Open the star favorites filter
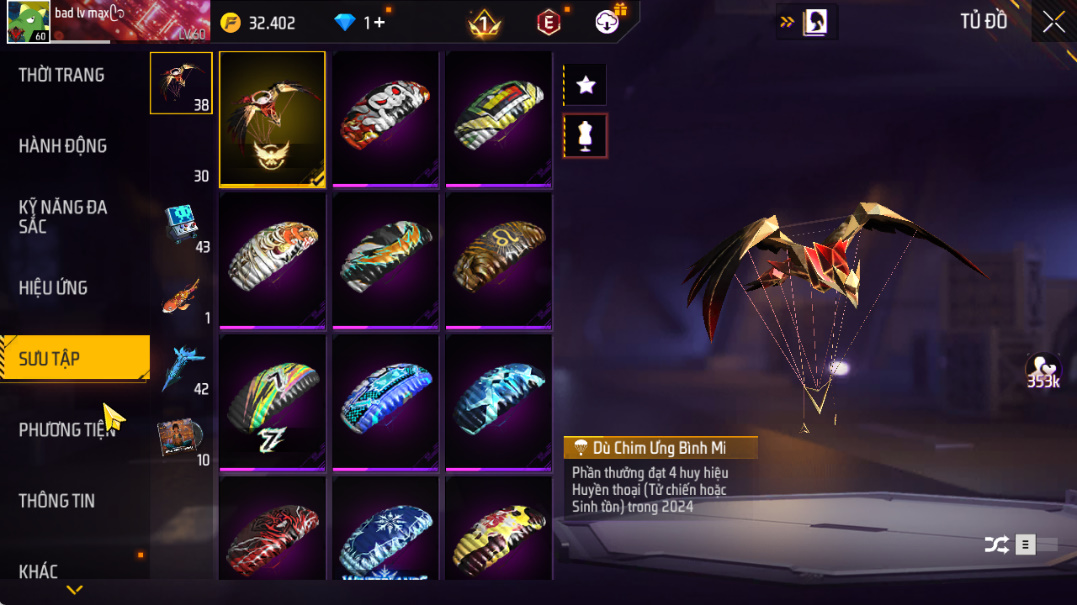Image resolution: width=1077 pixels, height=605 pixels. (586, 85)
